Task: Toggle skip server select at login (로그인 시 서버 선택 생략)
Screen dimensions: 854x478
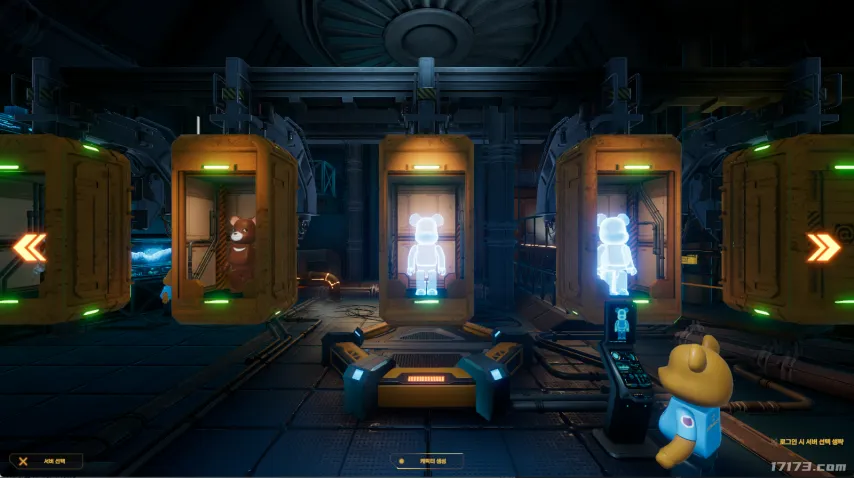Action: (x=811, y=440)
